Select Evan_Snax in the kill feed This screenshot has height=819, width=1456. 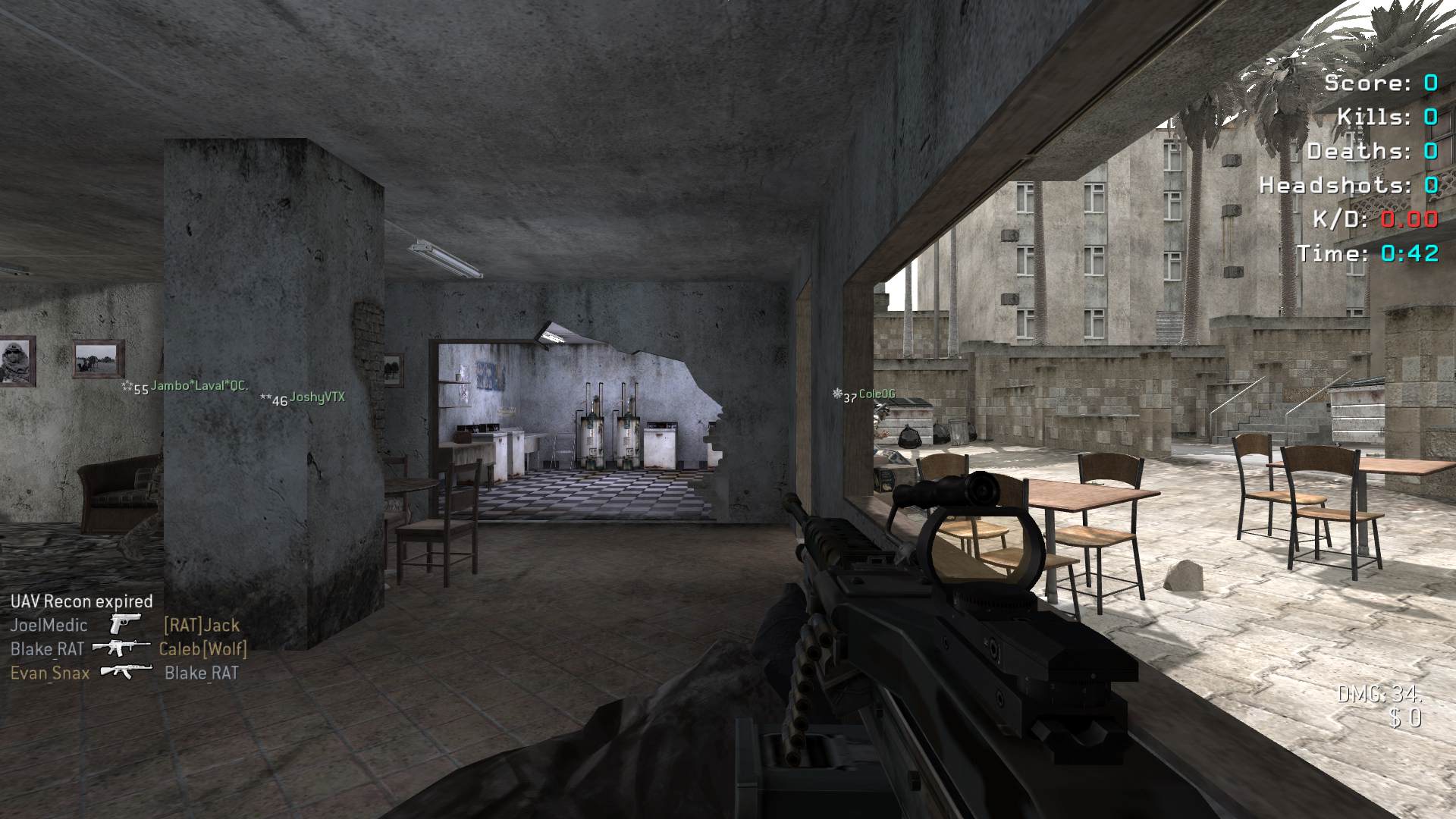point(50,673)
